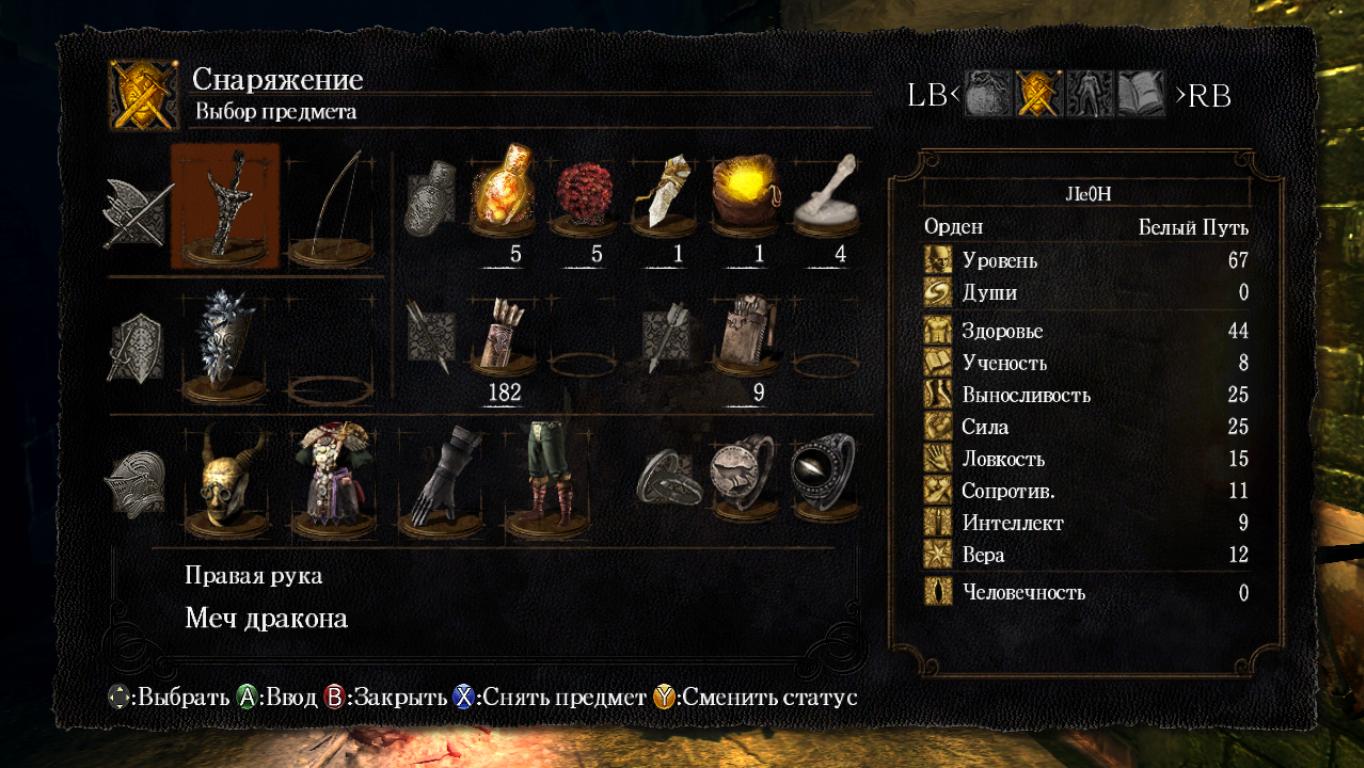1364x768 pixels.
Task: Choose the horned golden skull helmet slot
Action: coord(225,480)
